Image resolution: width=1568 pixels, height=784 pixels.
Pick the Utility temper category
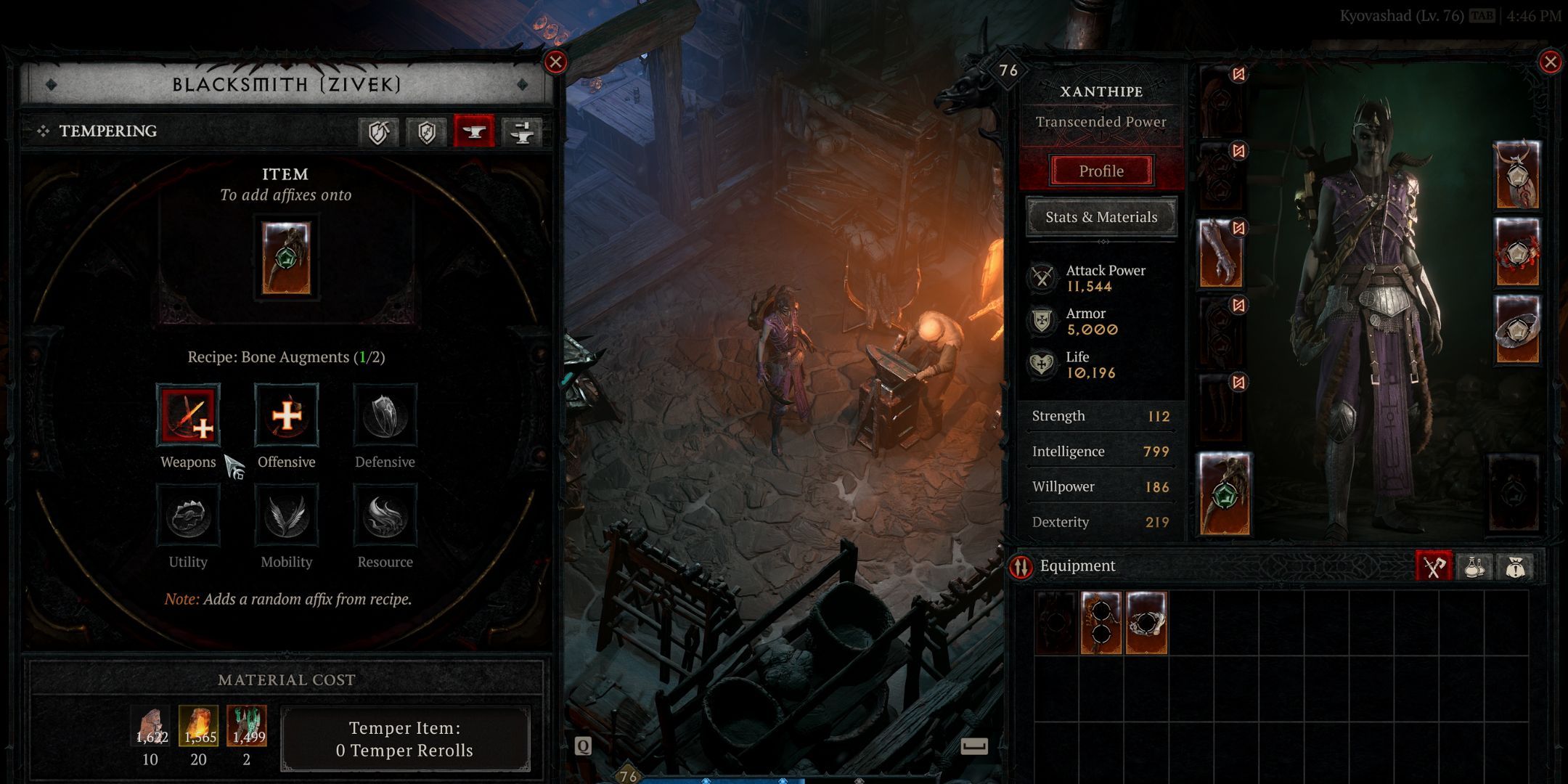coord(188,516)
